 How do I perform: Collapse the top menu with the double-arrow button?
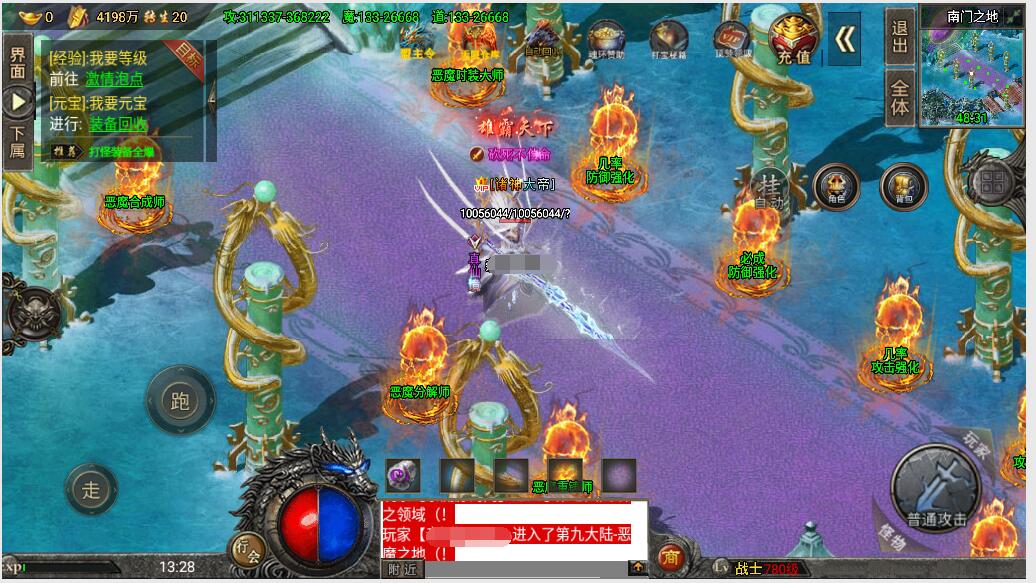846,39
